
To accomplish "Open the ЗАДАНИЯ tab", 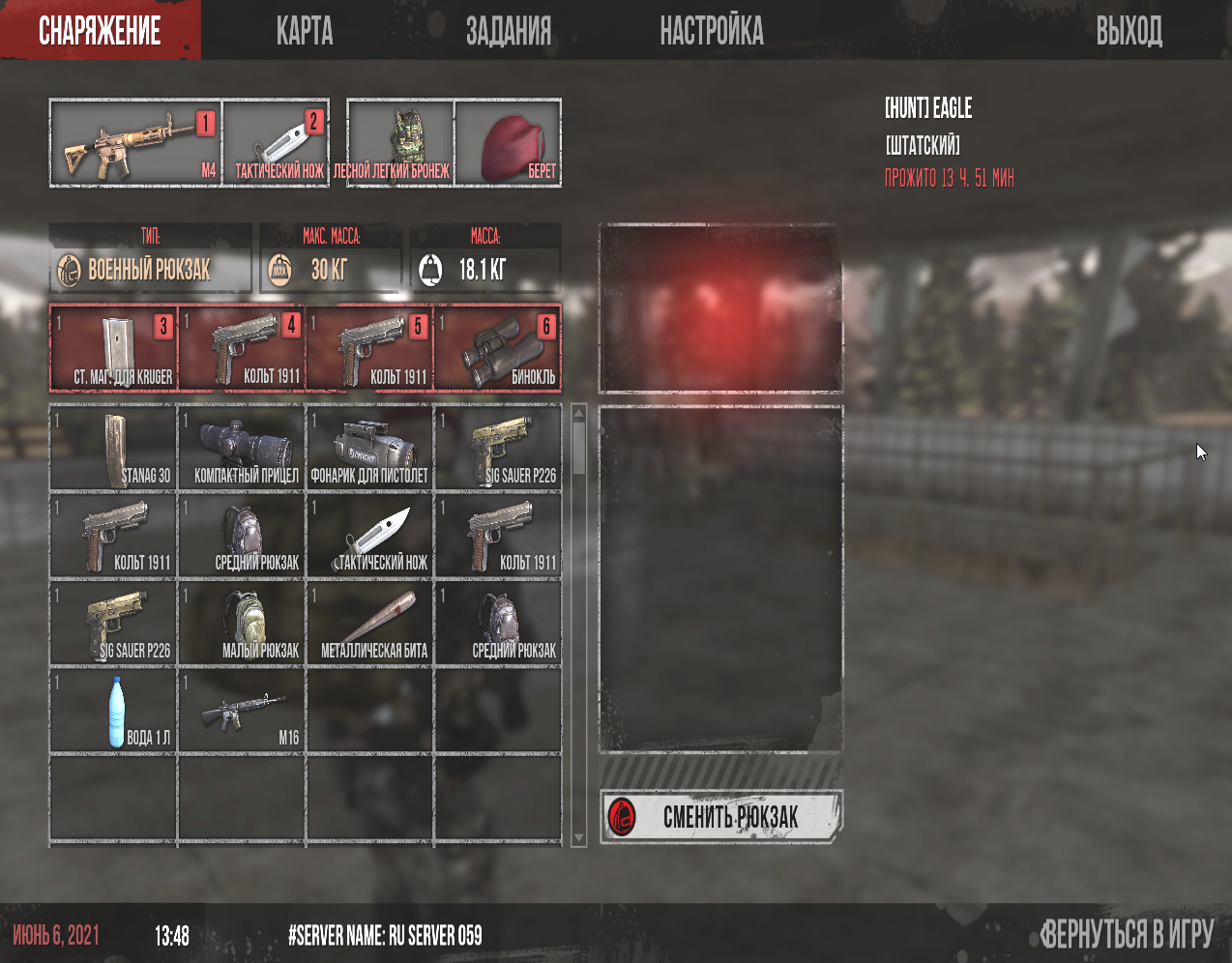I will click(x=509, y=31).
